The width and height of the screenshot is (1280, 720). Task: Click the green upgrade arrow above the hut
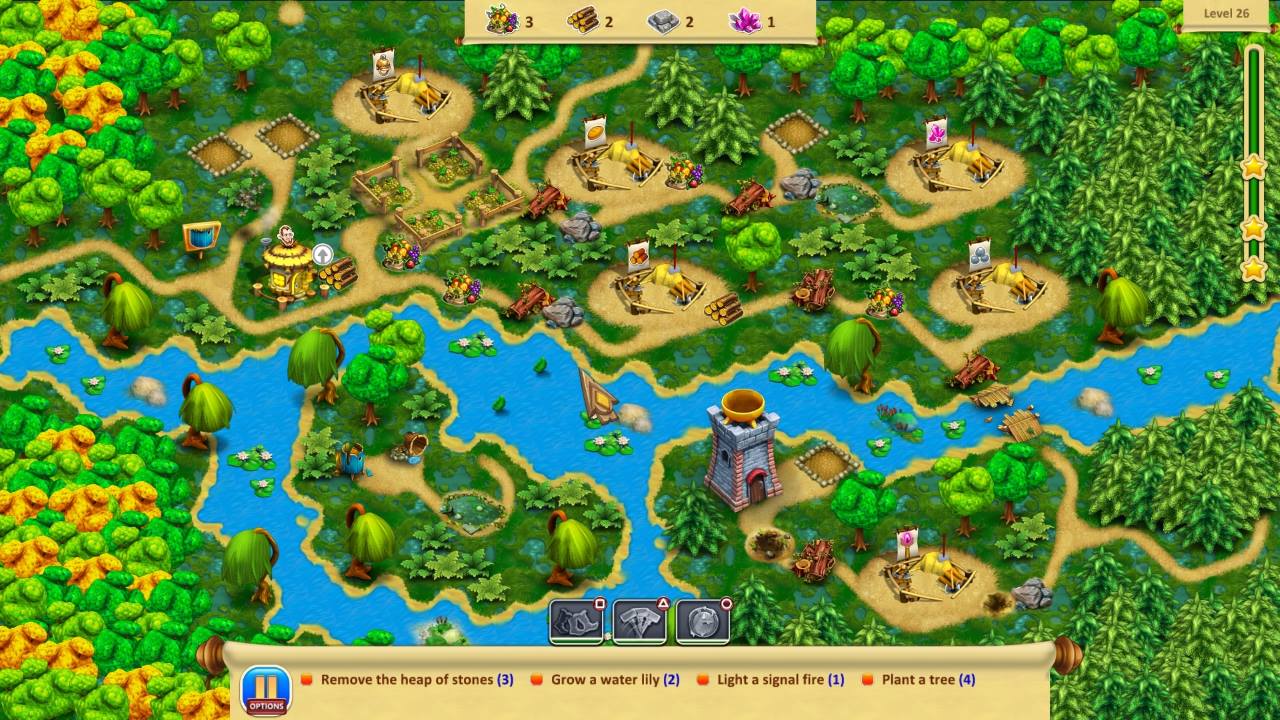[322, 255]
